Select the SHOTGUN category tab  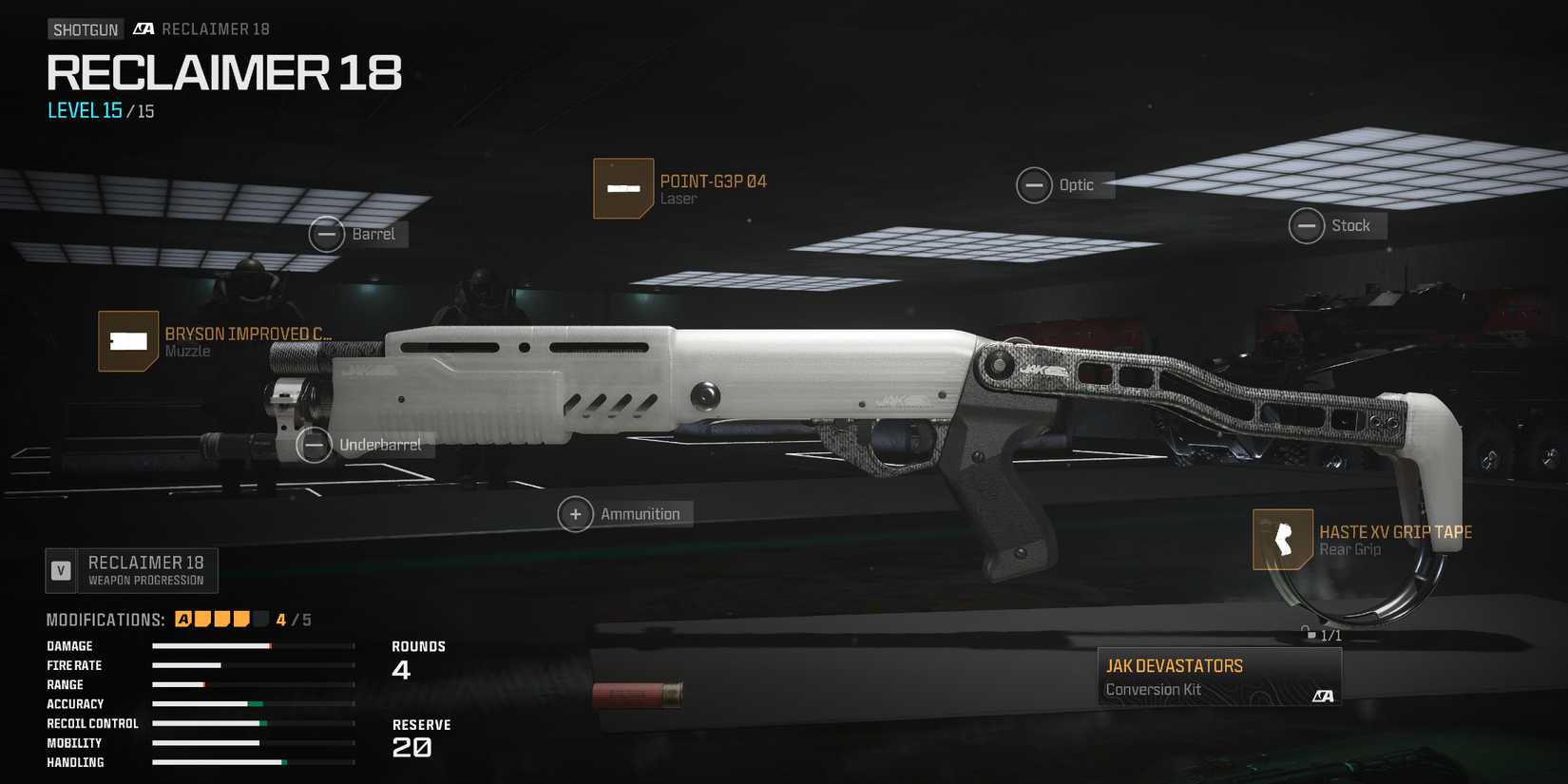(x=85, y=28)
